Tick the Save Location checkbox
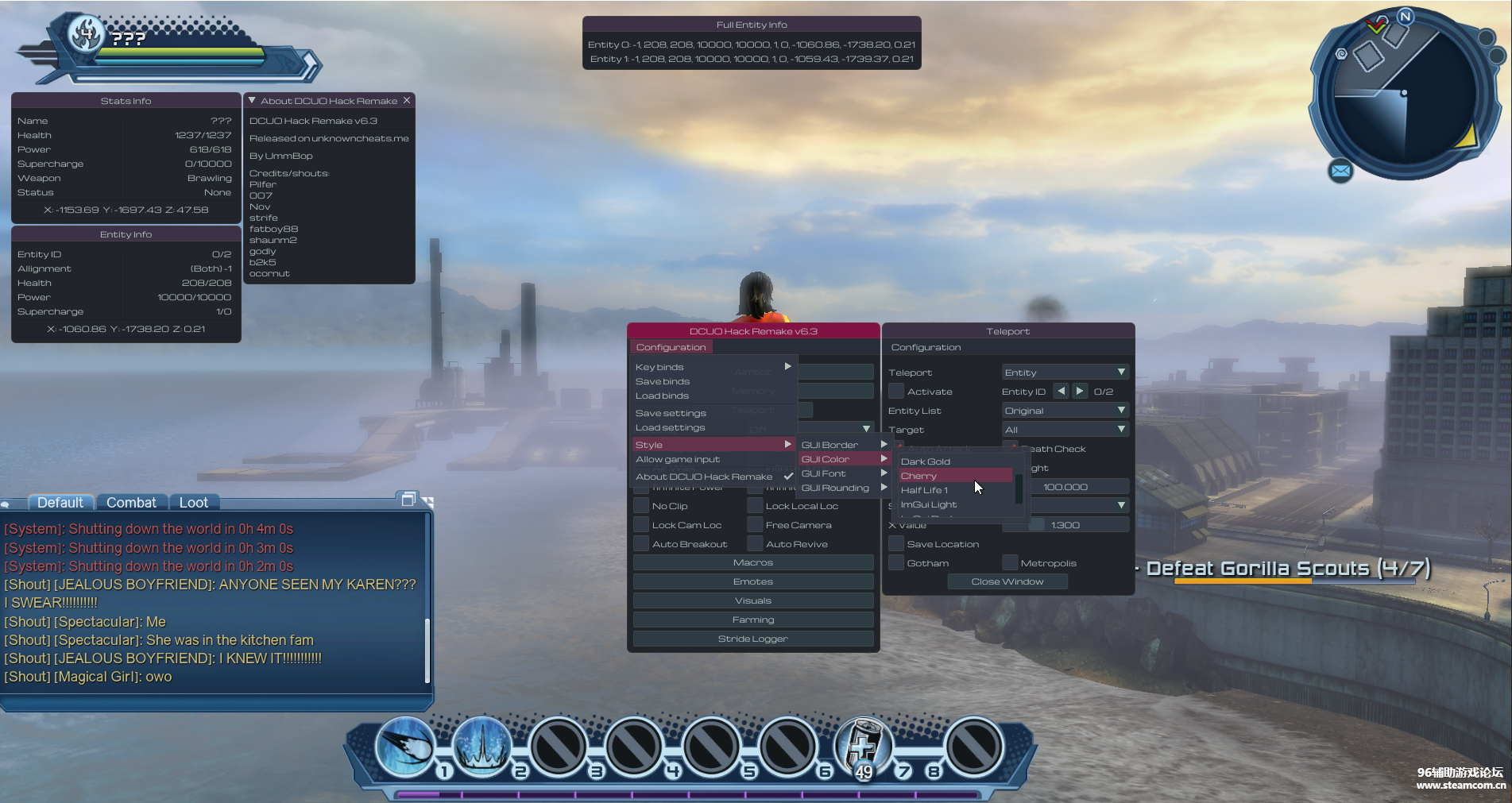Image resolution: width=1512 pixels, height=803 pixels. (896, 544)
